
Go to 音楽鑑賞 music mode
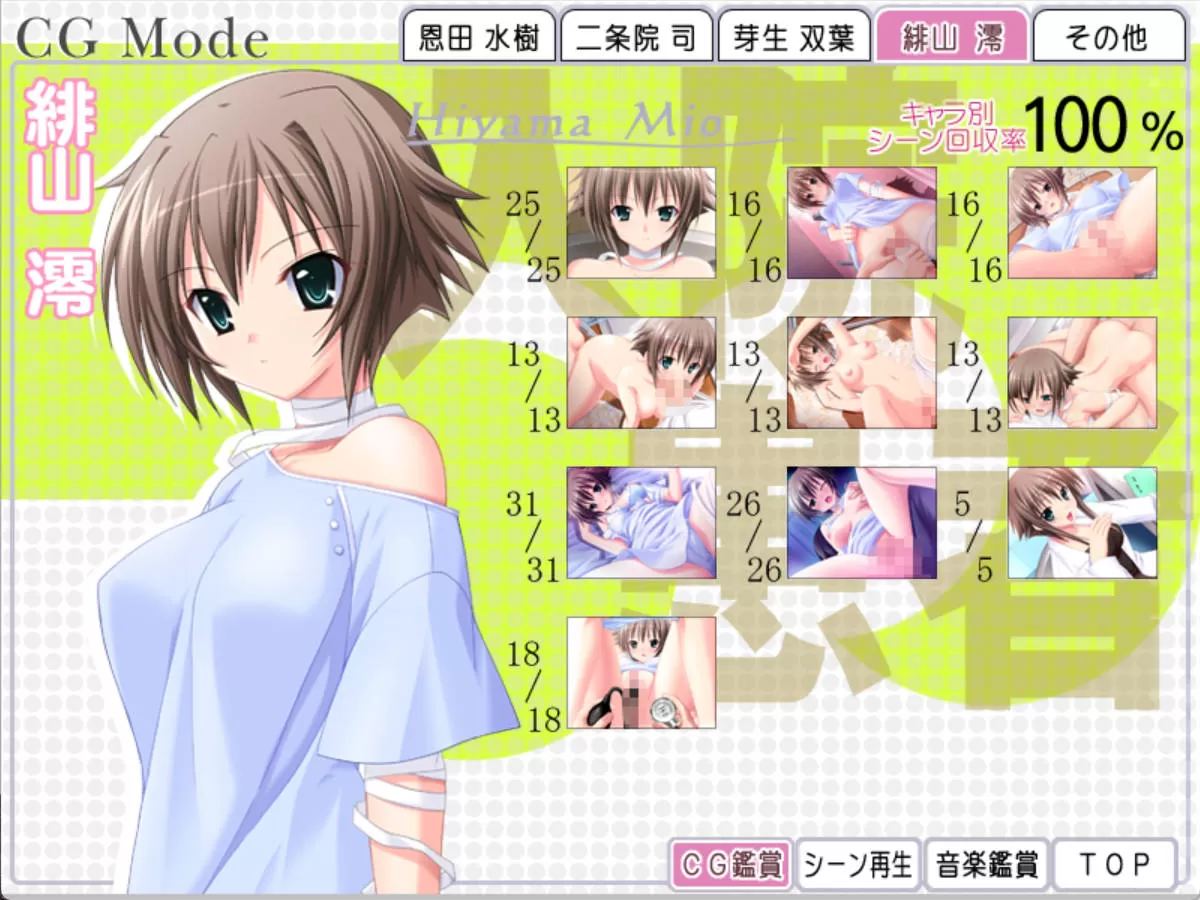[x=986, y=864]
